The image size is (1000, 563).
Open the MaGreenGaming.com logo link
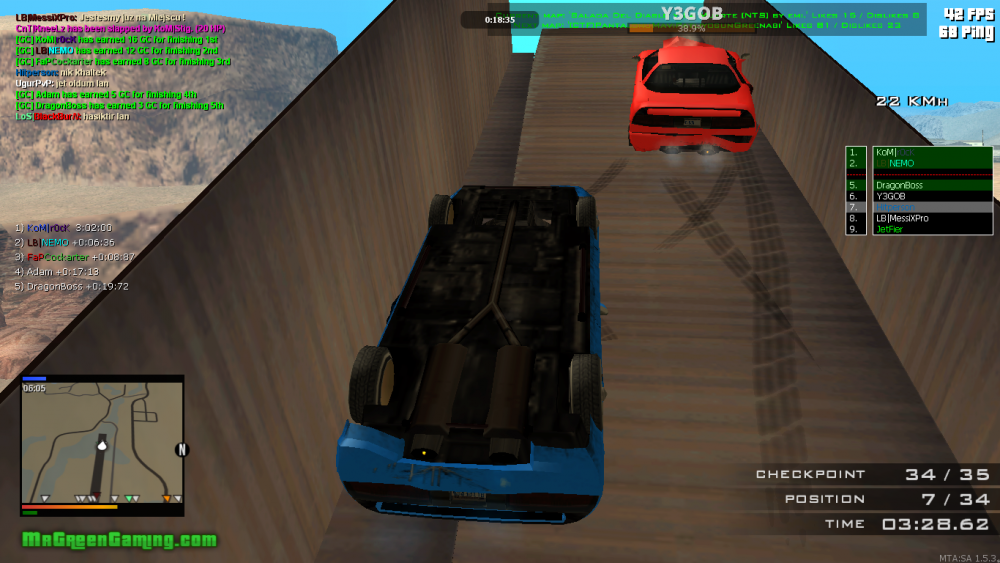coord(119,540)
